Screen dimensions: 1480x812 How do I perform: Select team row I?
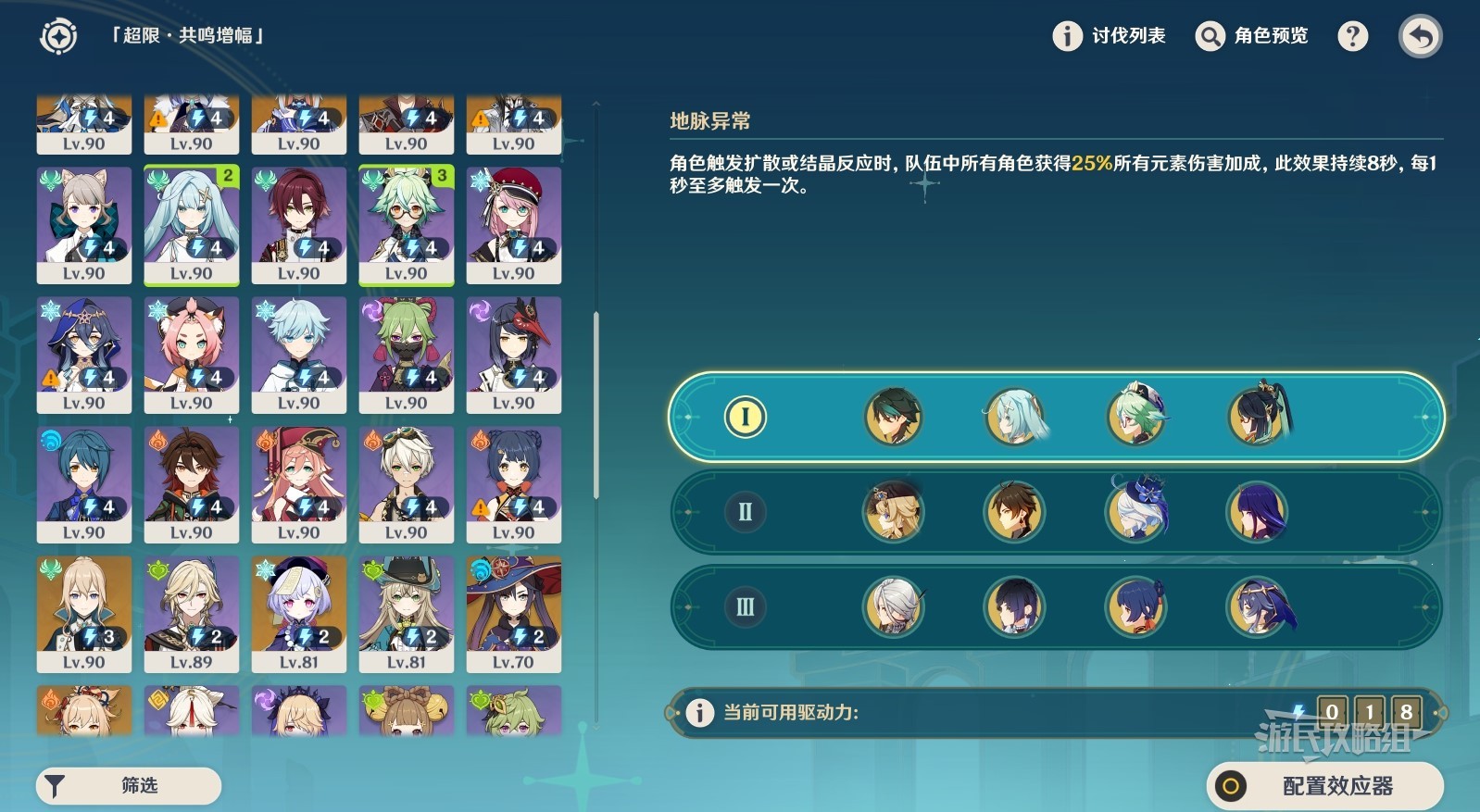tap(745, 417)
